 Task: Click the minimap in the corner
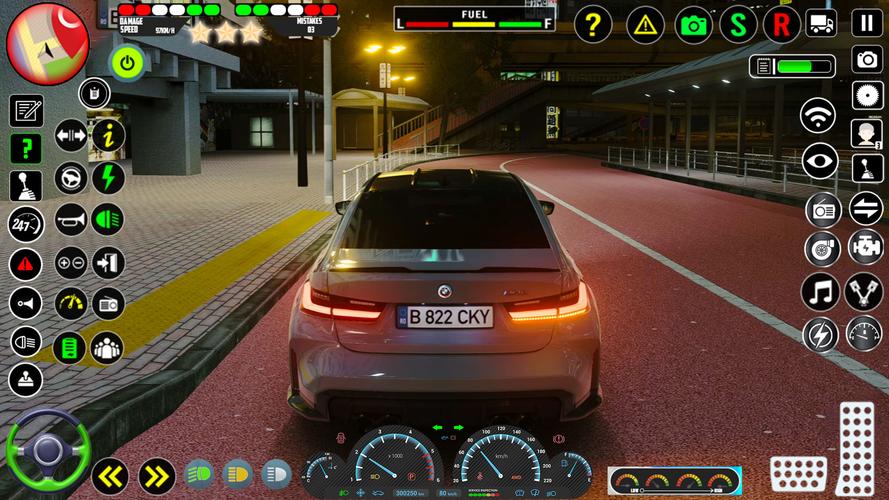tap(47, 42)
